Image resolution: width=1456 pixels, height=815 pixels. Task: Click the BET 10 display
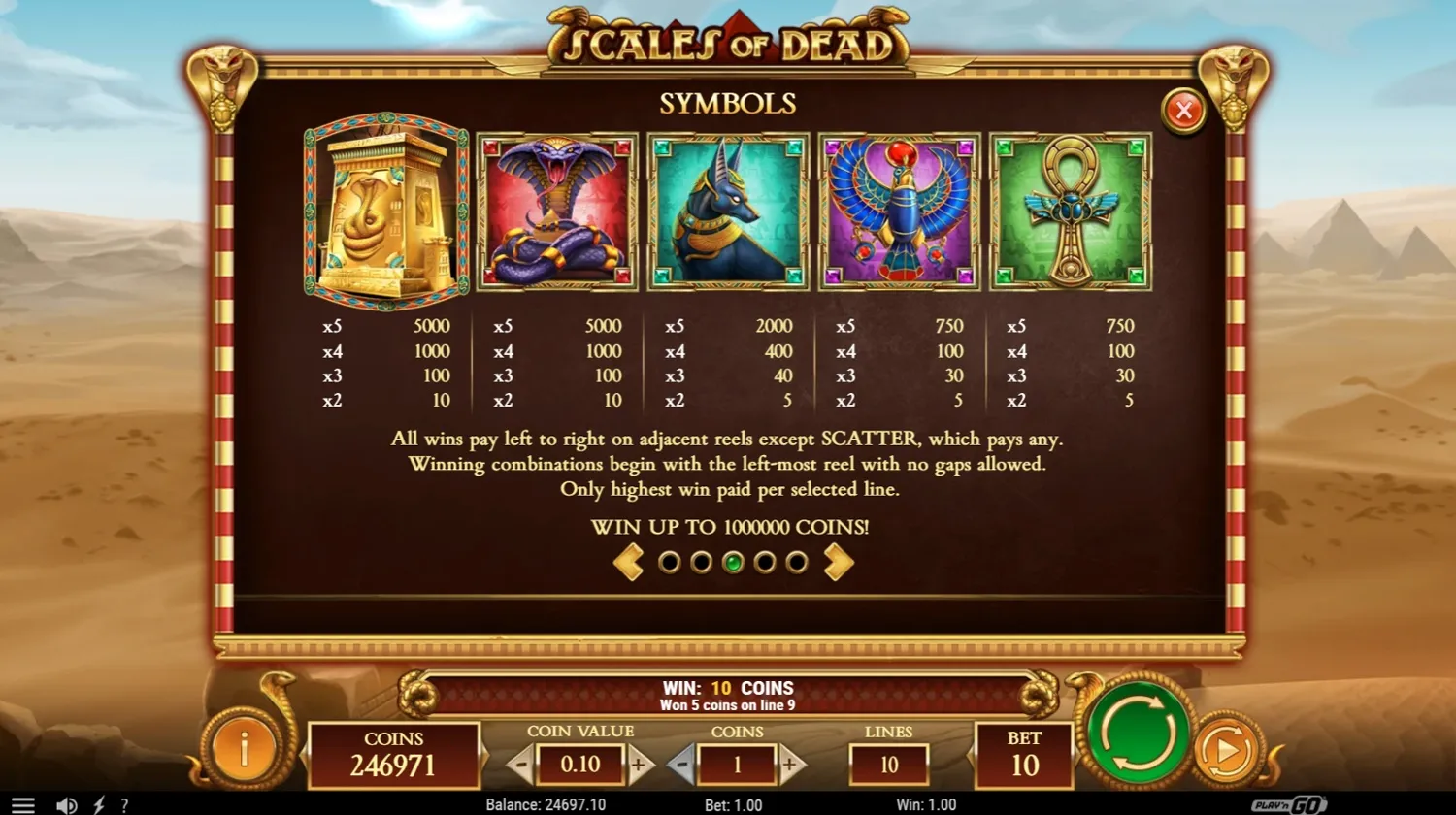pyautogui.click(x=1026, y=753)
